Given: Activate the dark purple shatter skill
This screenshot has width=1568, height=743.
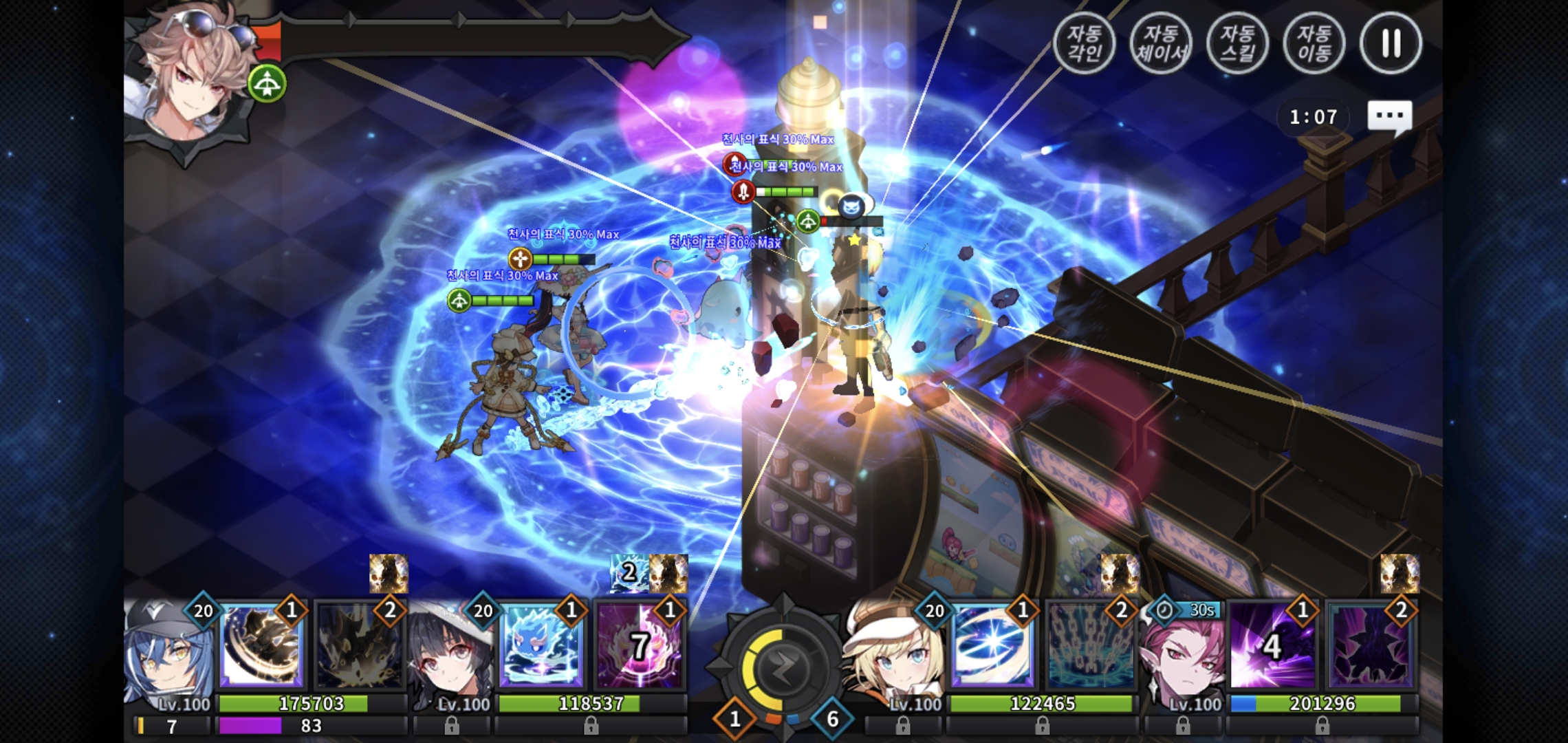Looking at the screenshot, I should point(1370,648).
